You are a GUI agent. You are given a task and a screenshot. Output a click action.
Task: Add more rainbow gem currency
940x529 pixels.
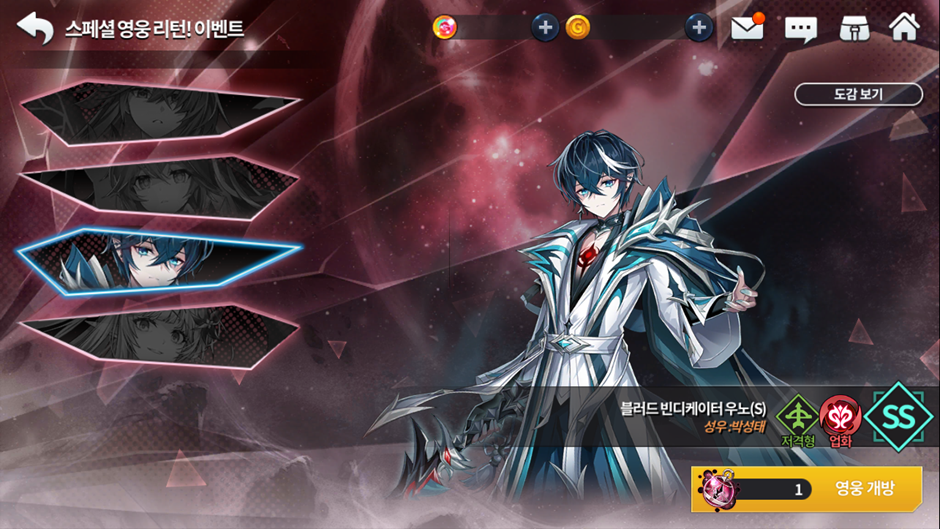tap(544, 27)
